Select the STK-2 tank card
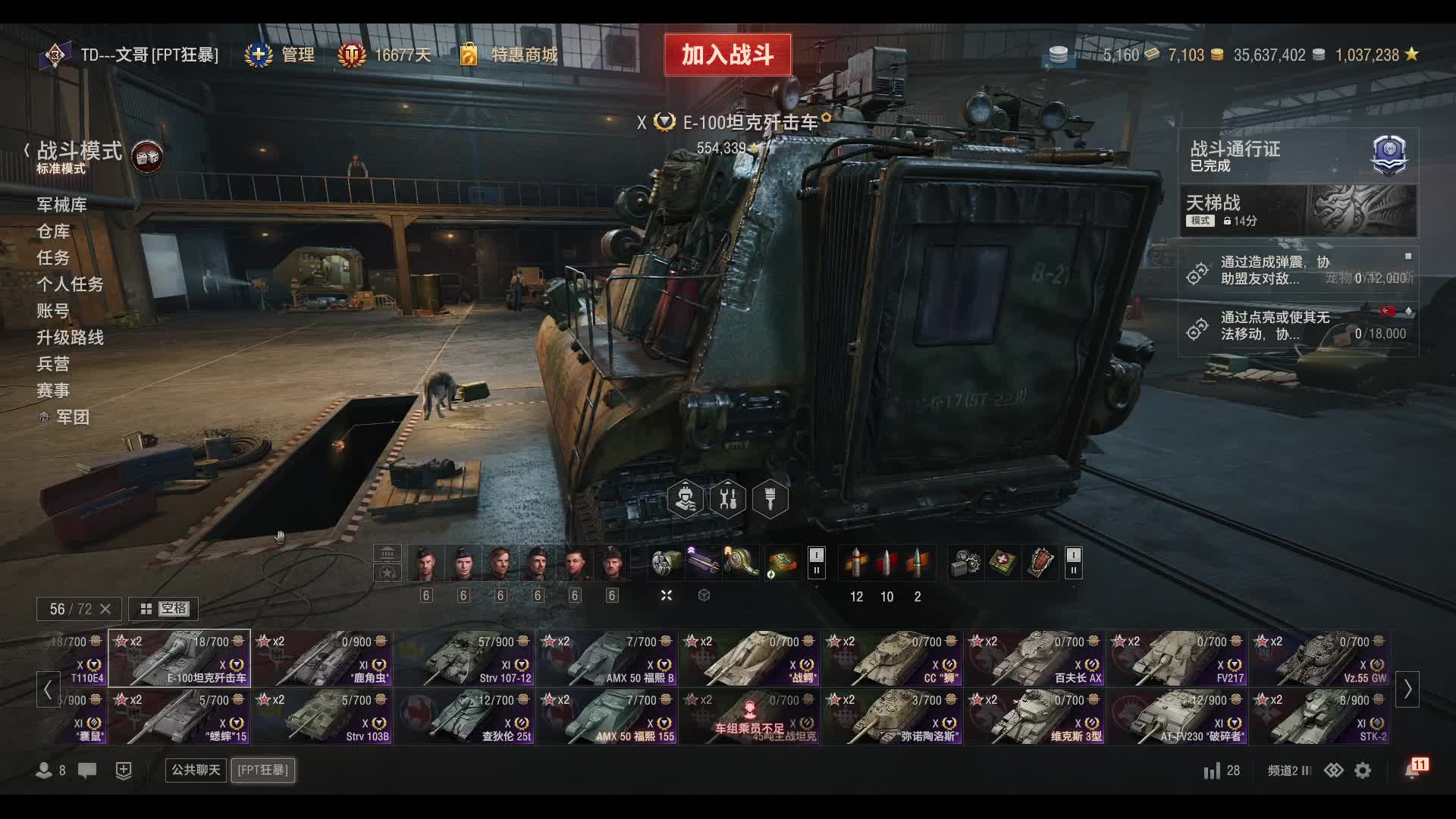This screenshot has height=819, width=1456. point(1320,717)
